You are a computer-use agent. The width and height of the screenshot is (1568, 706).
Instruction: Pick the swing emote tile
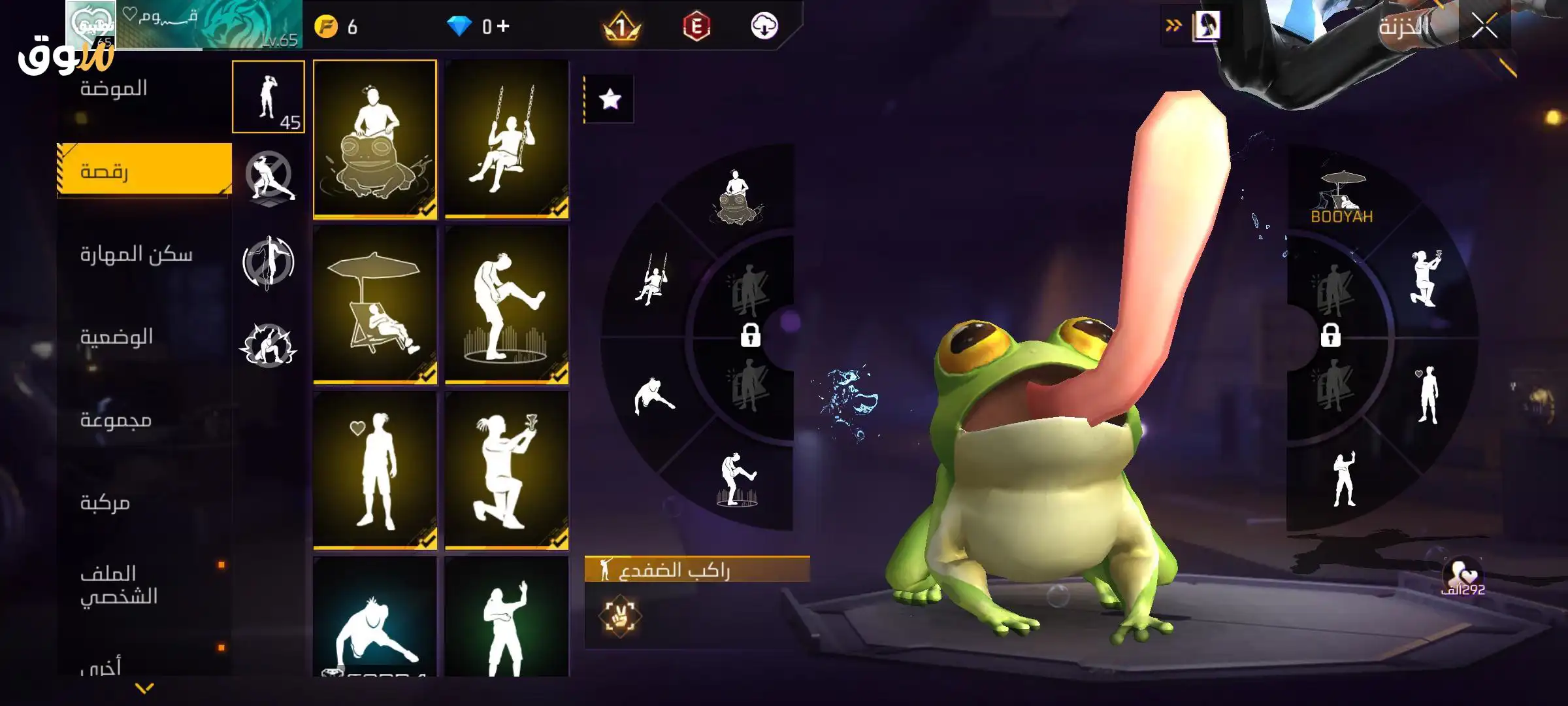pyautogui.click(x=507, y=139)
